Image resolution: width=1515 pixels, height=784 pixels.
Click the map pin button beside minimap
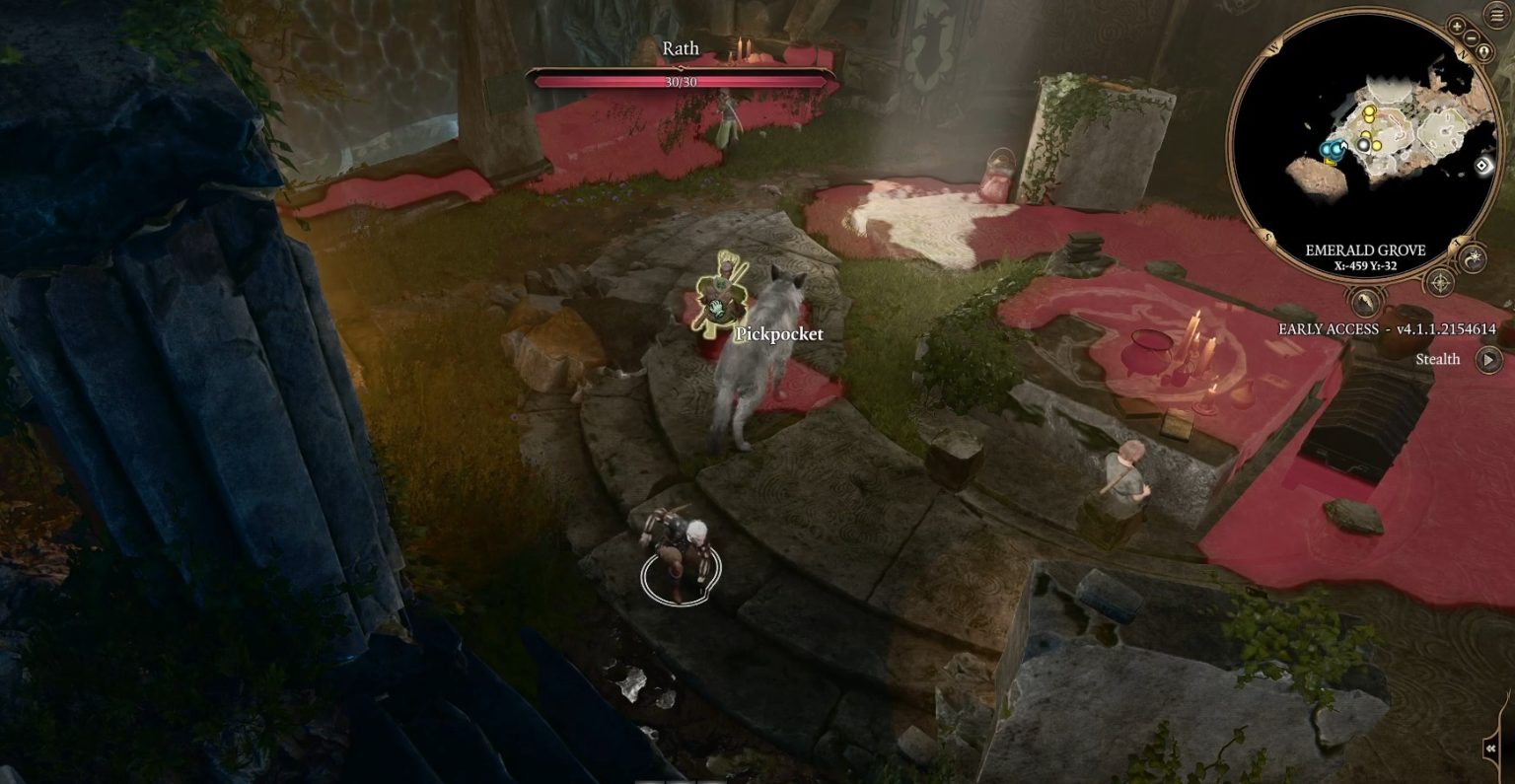click(1481, 52)
